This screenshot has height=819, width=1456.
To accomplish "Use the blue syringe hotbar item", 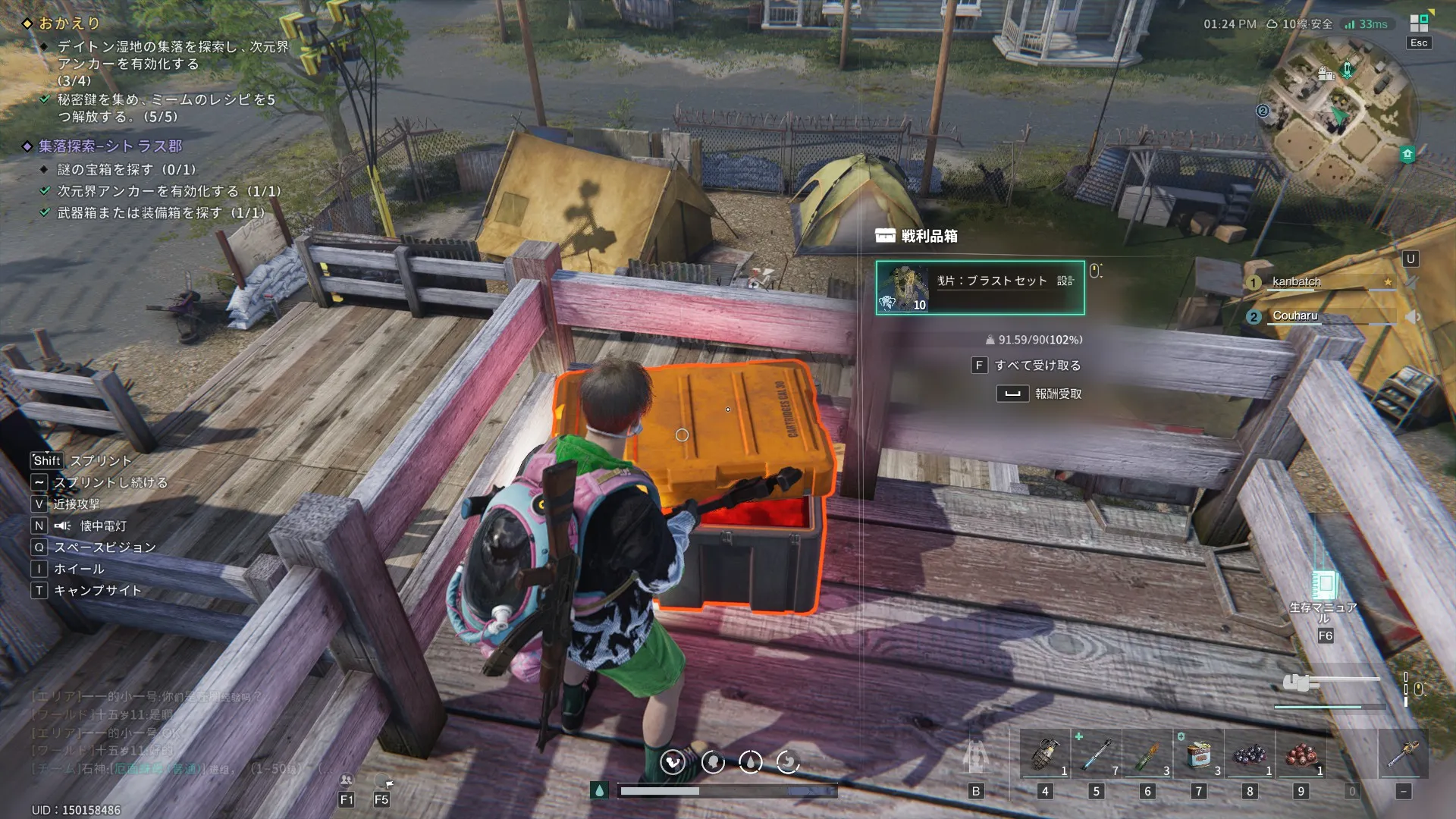I will pyautogui.click(x=1096, y=755).
